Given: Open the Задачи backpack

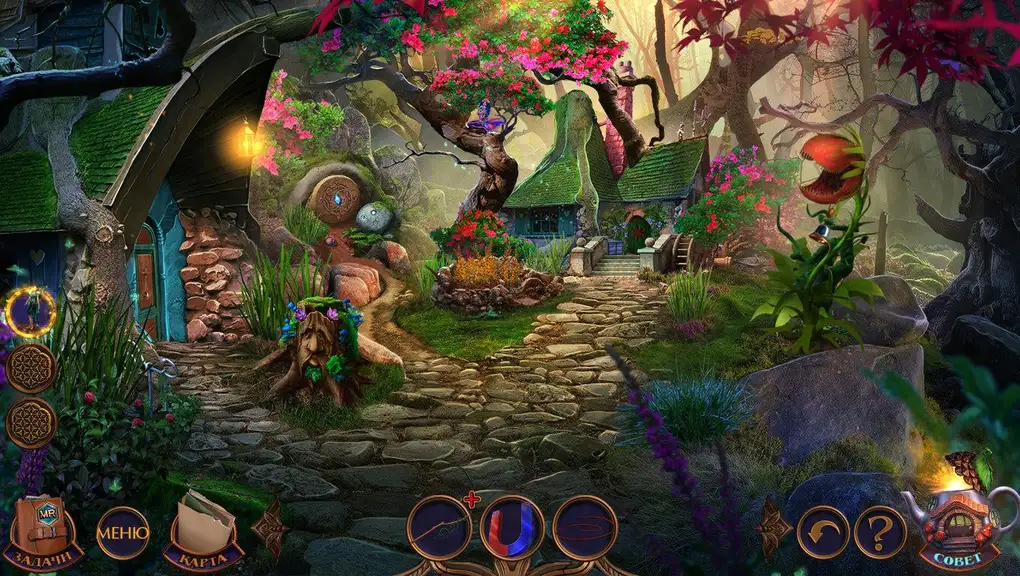Looking at the screenshot, I should click(x=42, y=531).
